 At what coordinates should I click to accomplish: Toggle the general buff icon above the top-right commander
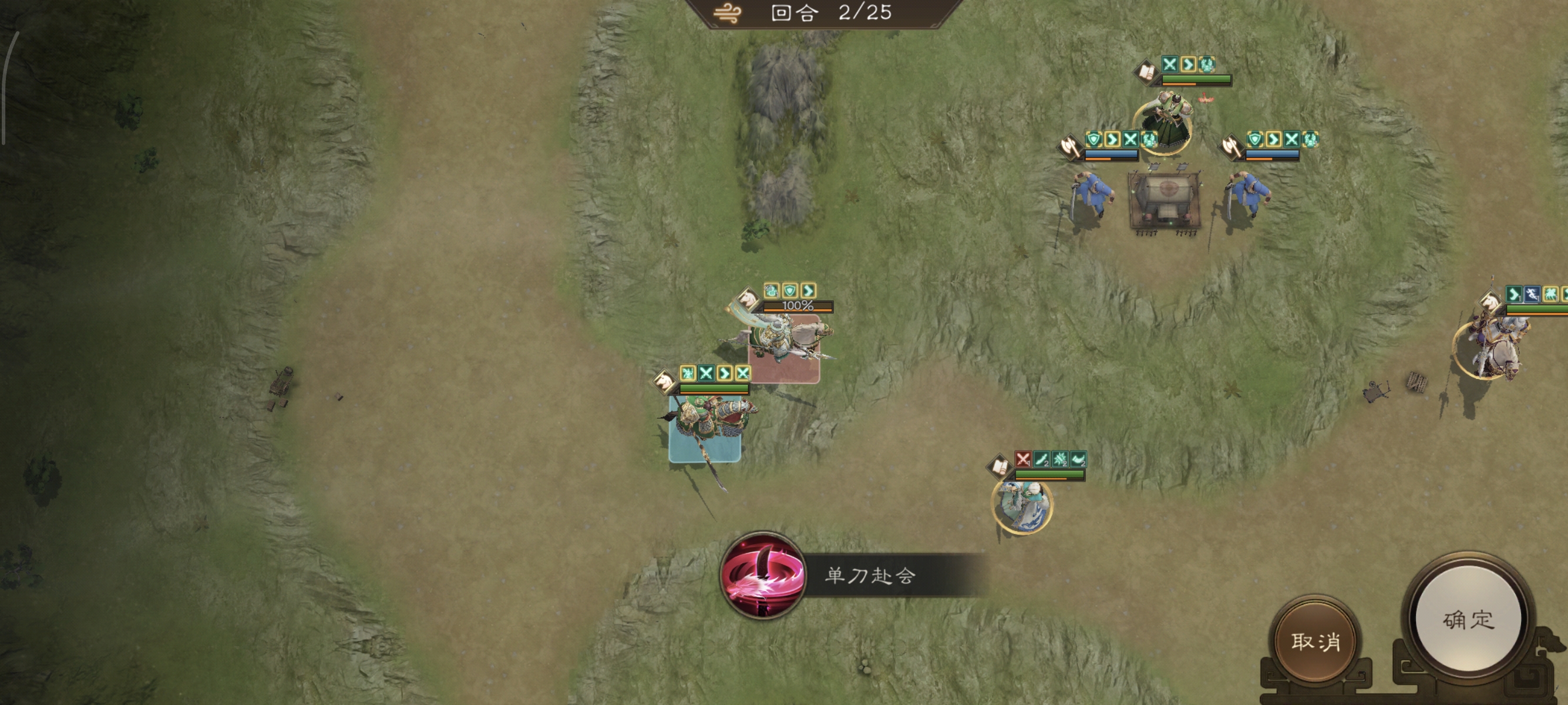[x=1207, y=65]
